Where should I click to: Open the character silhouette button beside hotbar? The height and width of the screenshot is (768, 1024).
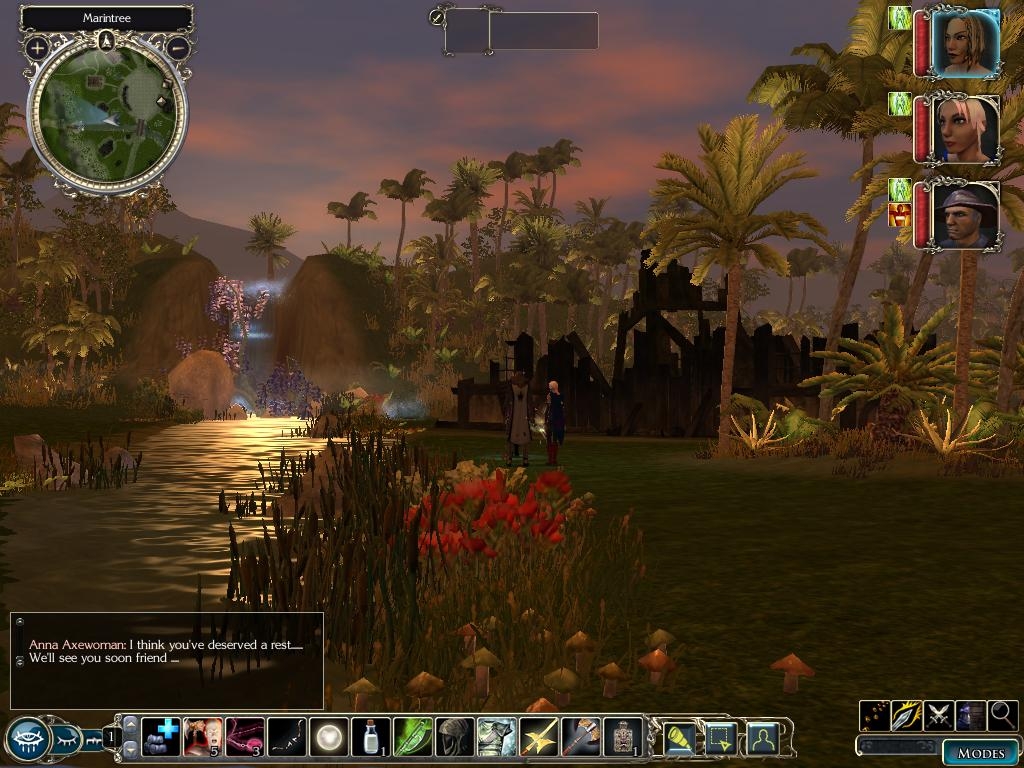click(763, 738)
